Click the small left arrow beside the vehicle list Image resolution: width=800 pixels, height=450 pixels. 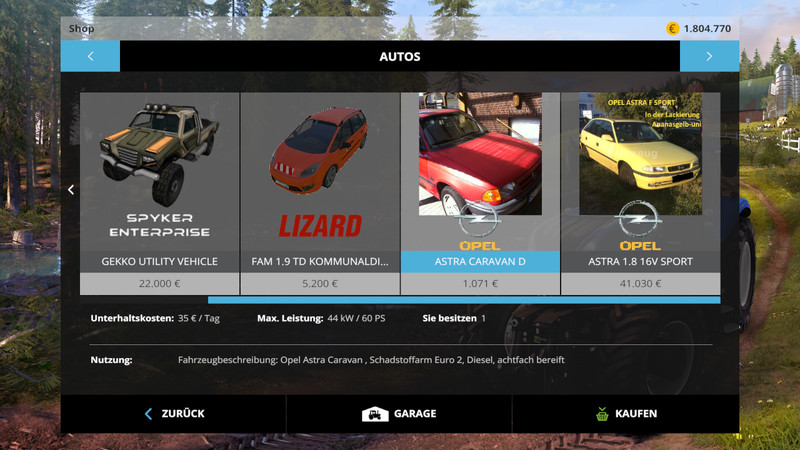(71, 190)
